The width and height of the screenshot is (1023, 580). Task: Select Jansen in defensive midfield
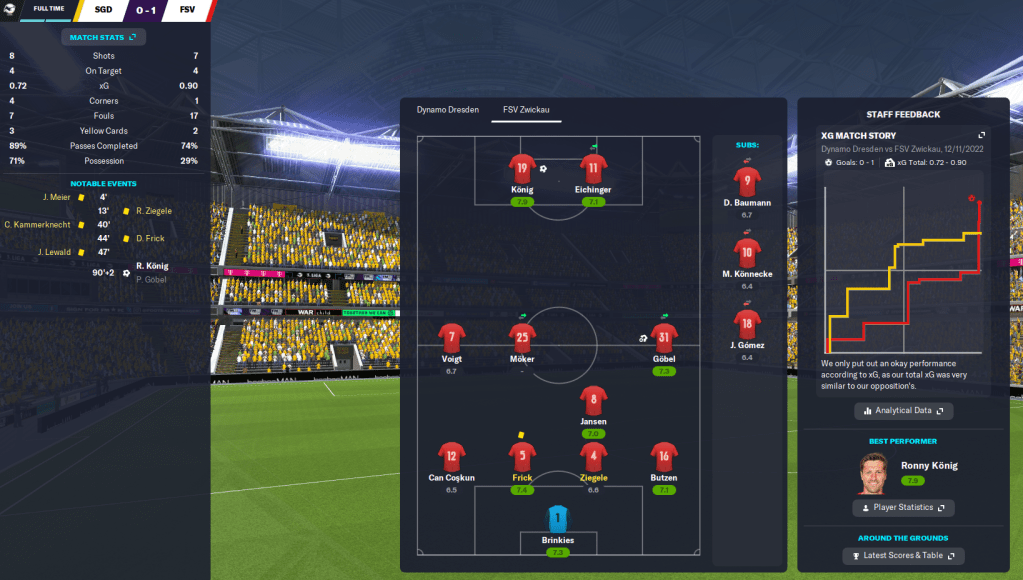coord(593,401)
